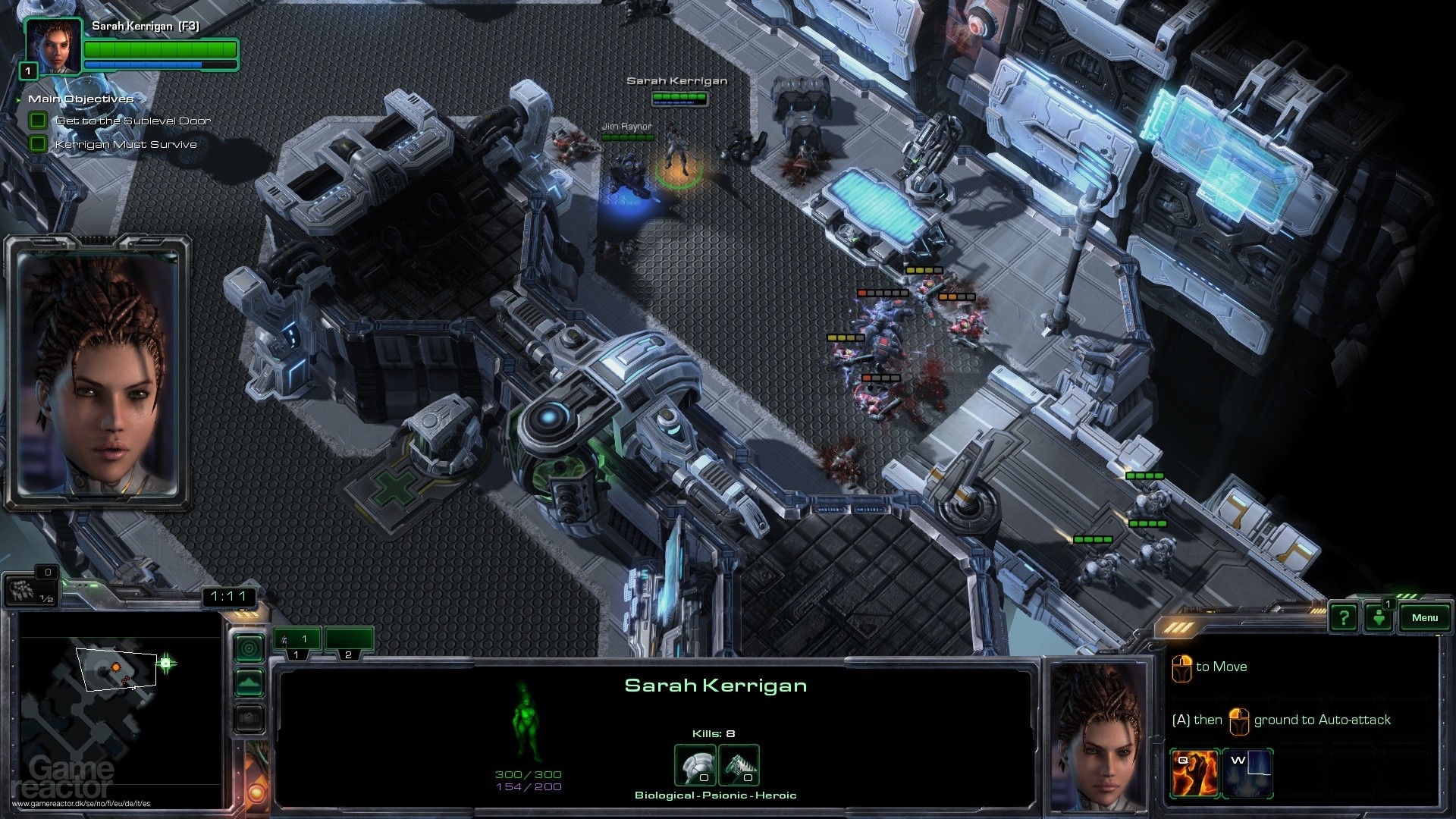Check the Get to the Sublevel Door objective
The height and width of the screenshot is (819, 1456).
coord(37,120)
